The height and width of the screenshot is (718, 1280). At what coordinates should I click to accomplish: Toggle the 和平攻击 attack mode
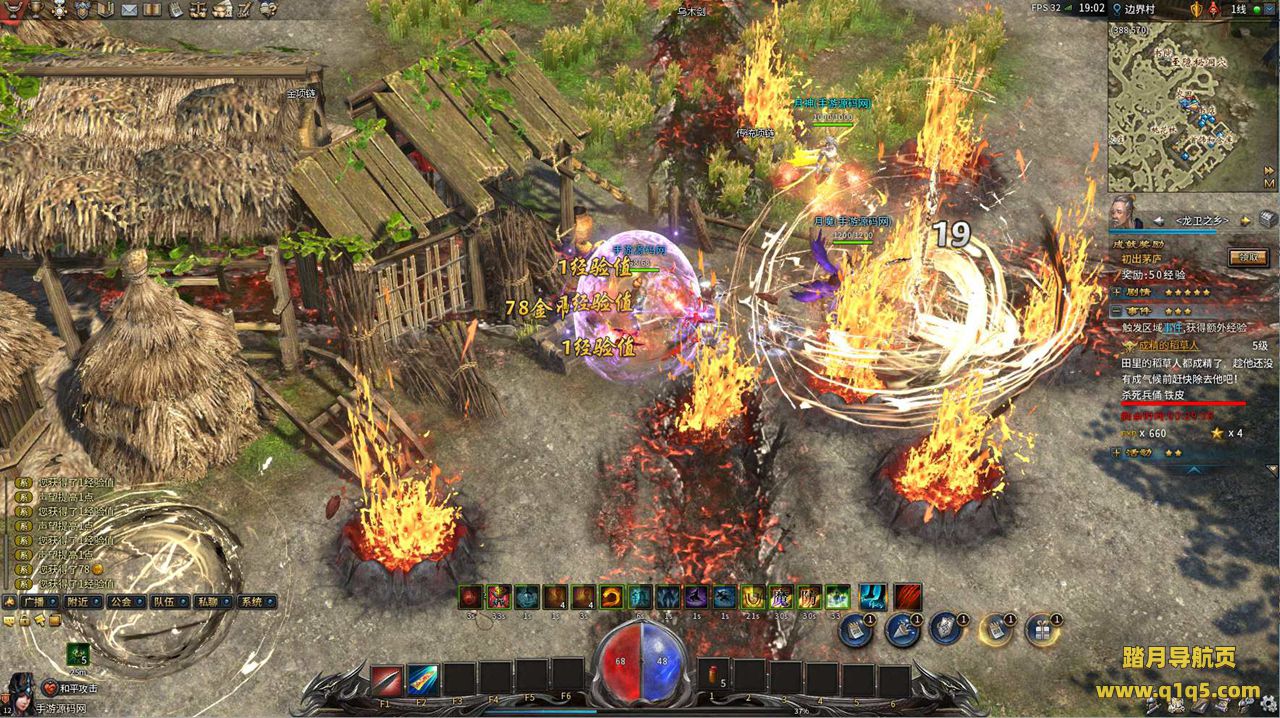click(78, 688)
